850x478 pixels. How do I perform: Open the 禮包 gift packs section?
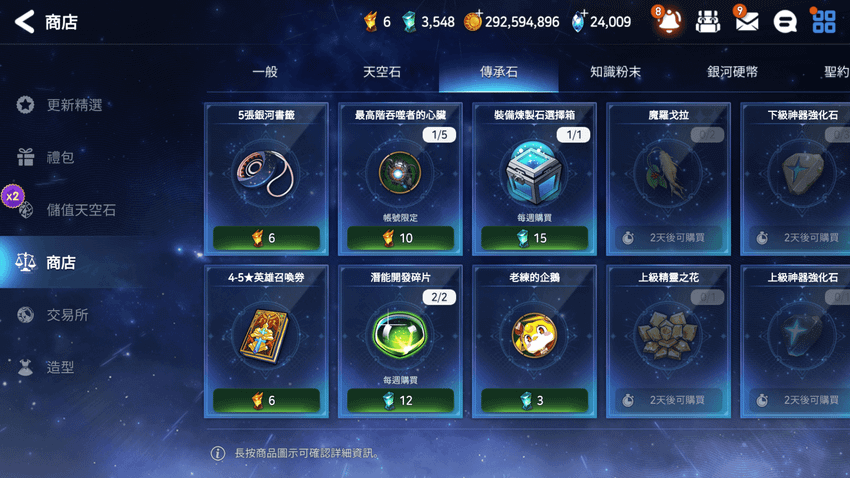(x=60, y=157)
